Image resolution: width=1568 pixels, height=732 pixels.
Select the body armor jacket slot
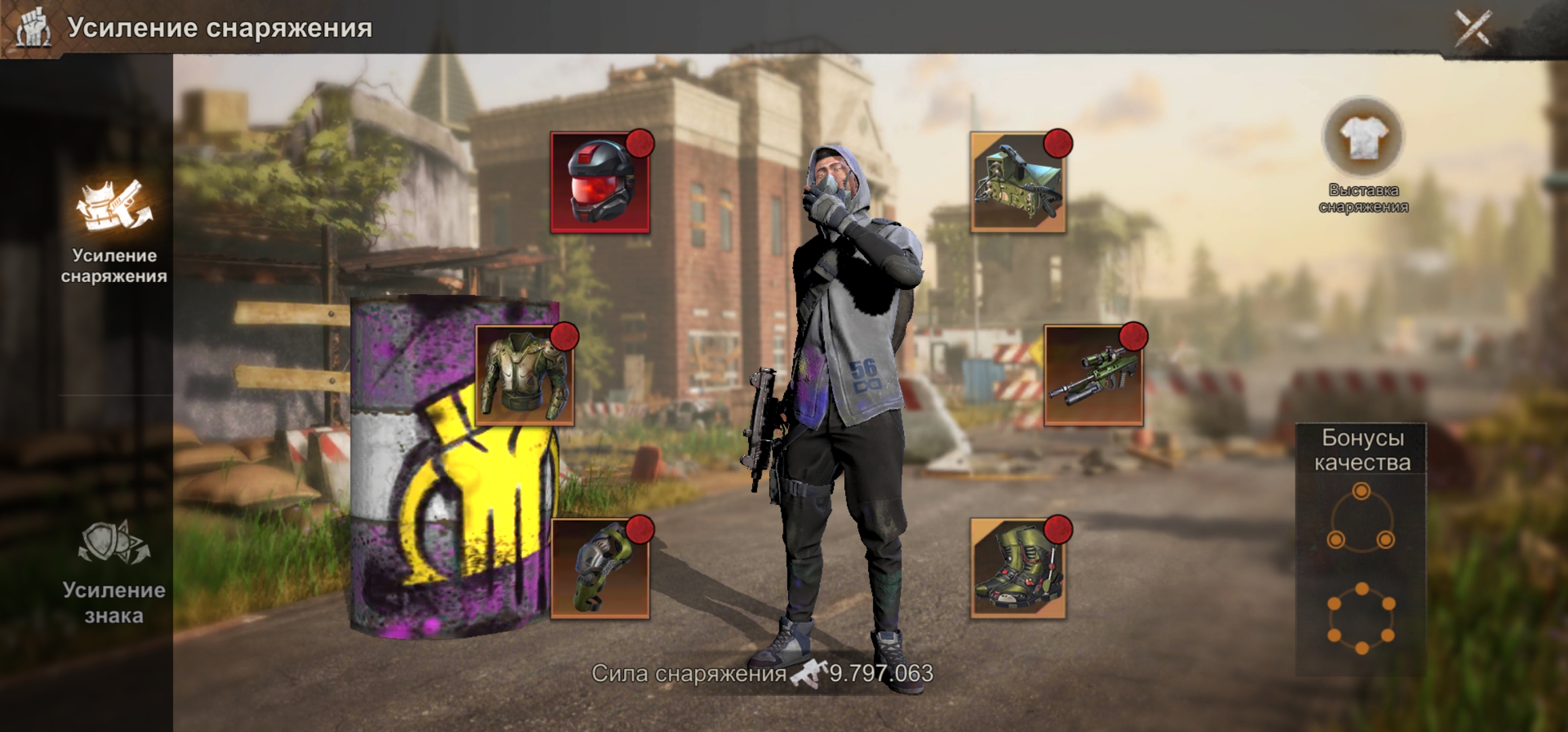[524, 375]
